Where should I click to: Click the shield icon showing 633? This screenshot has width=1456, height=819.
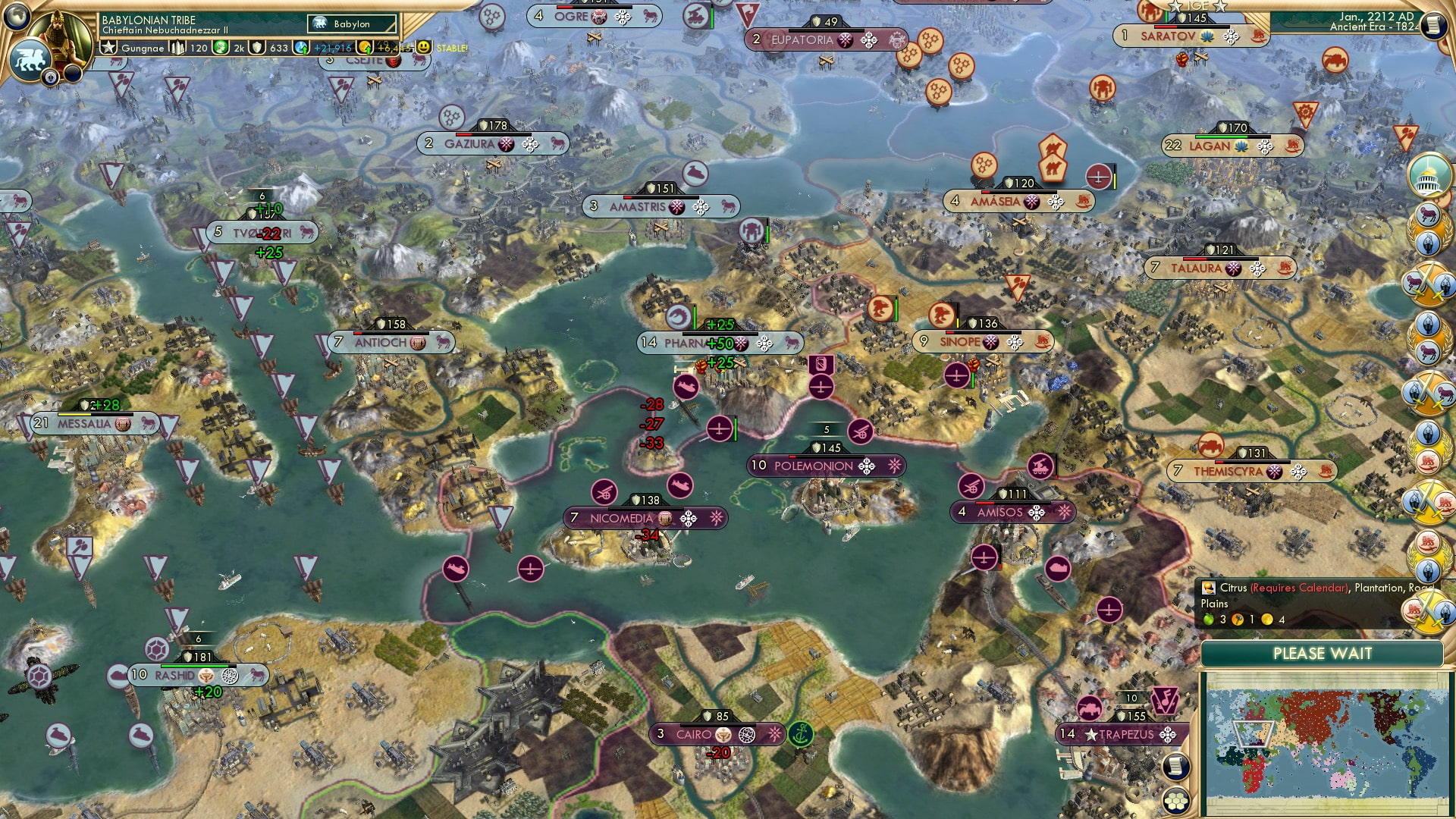coord(257,48)
